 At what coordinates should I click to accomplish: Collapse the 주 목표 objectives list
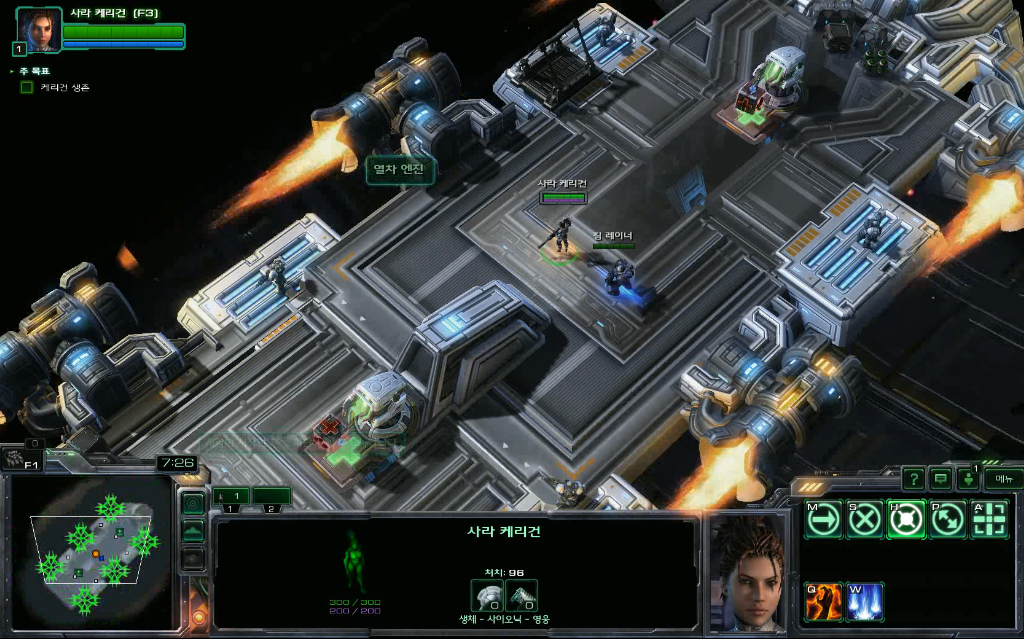12,71
